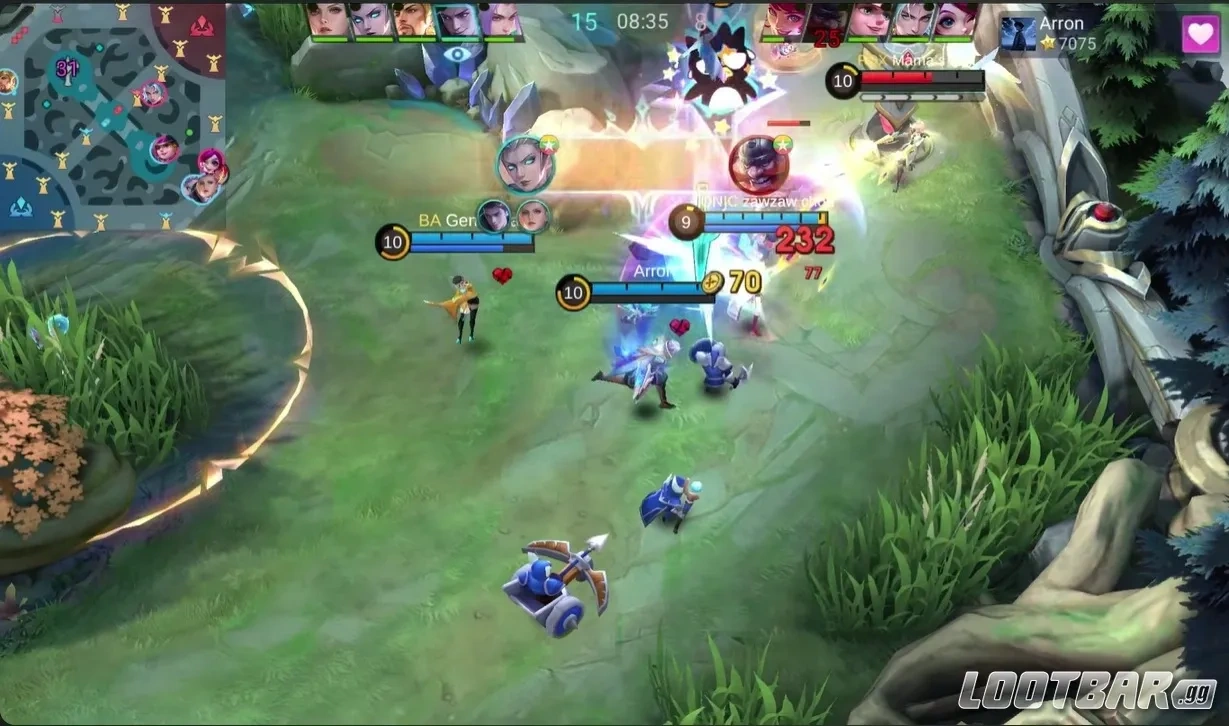Image resolution: width=1229 pixels, height=726 pixels.
Task: Tap the pink heart button
Action: tap(1200, 34)
